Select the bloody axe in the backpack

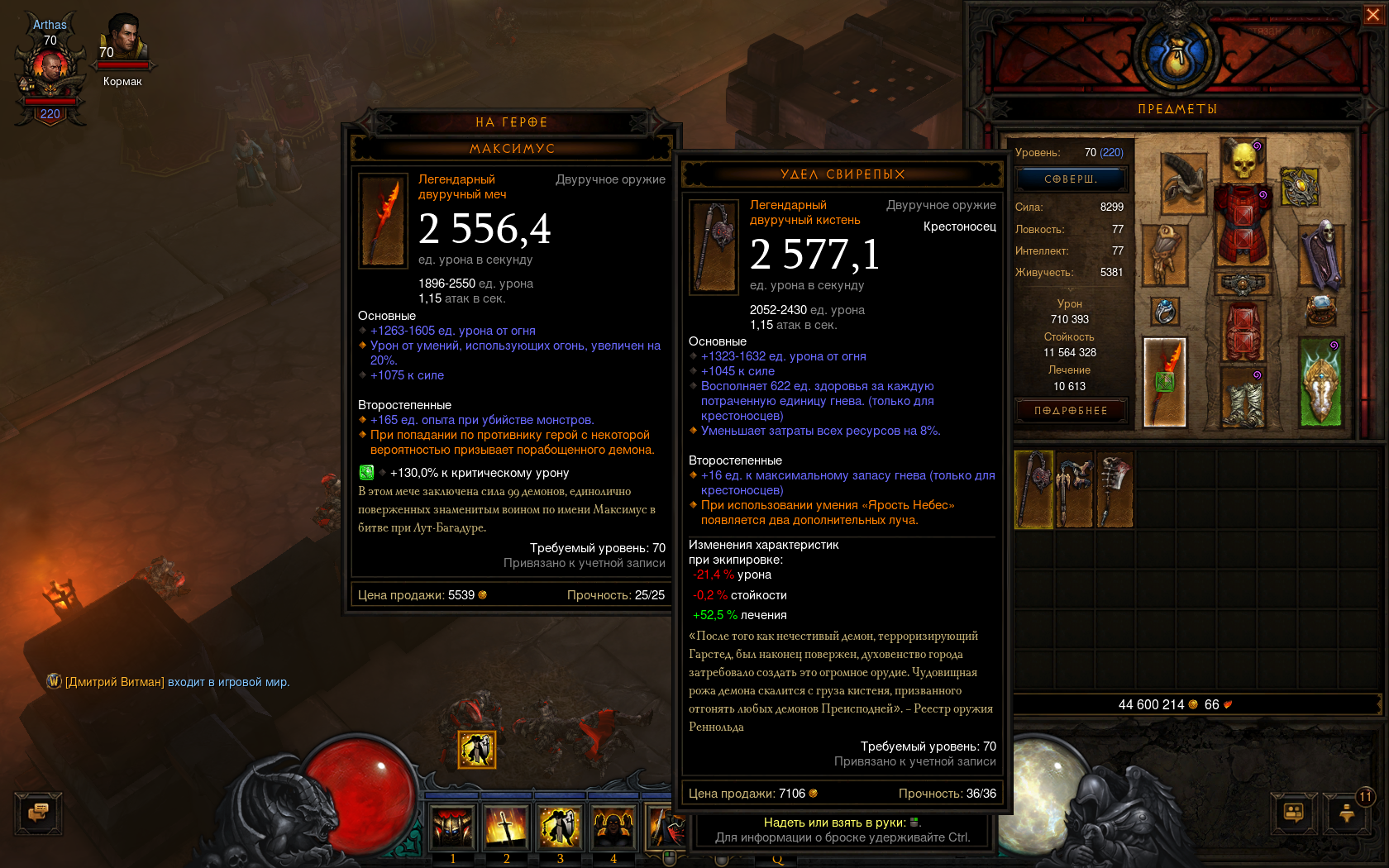click(1114, 489)
